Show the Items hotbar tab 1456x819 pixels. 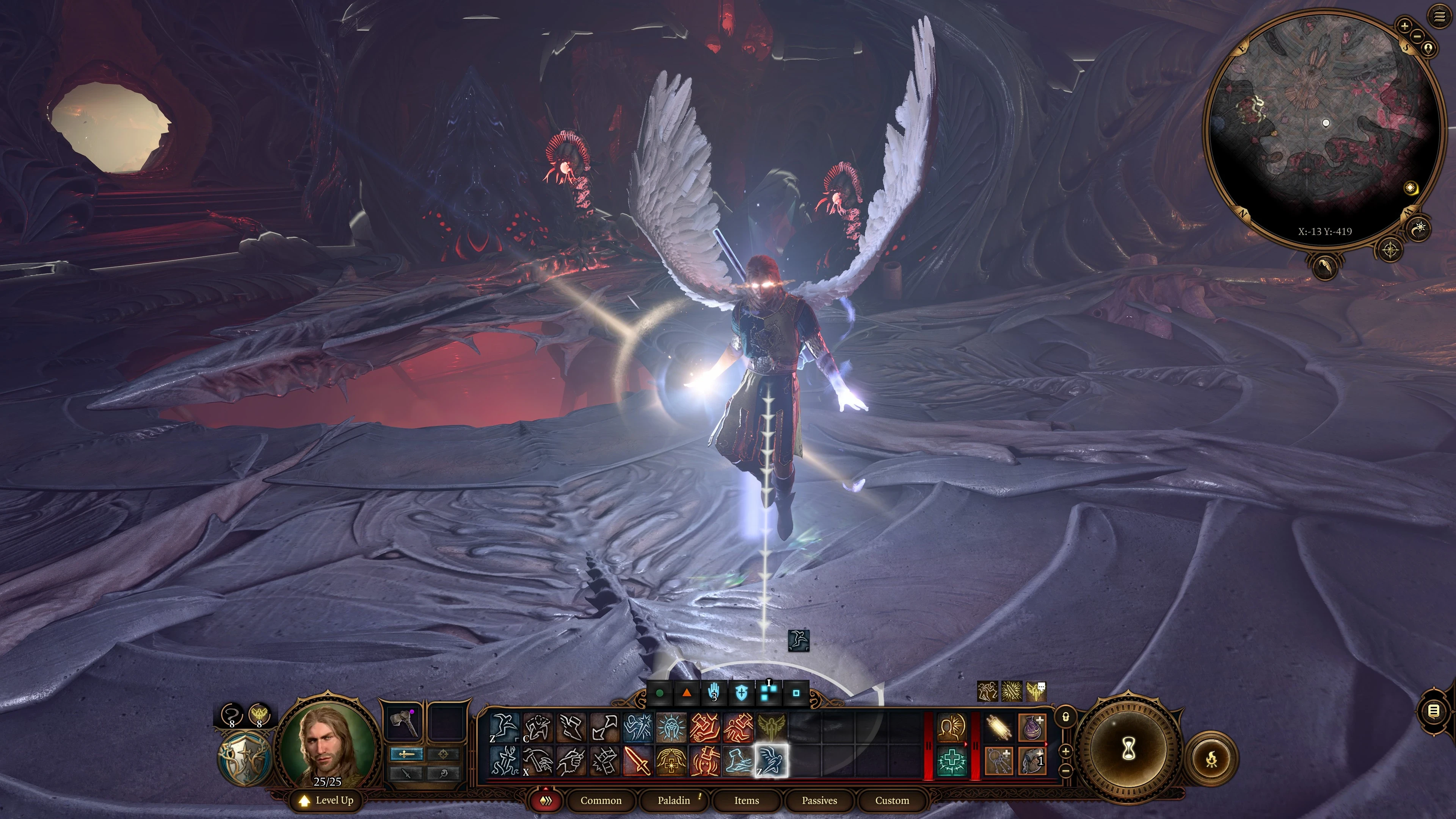pyautogui.click(x=746, y=800)
